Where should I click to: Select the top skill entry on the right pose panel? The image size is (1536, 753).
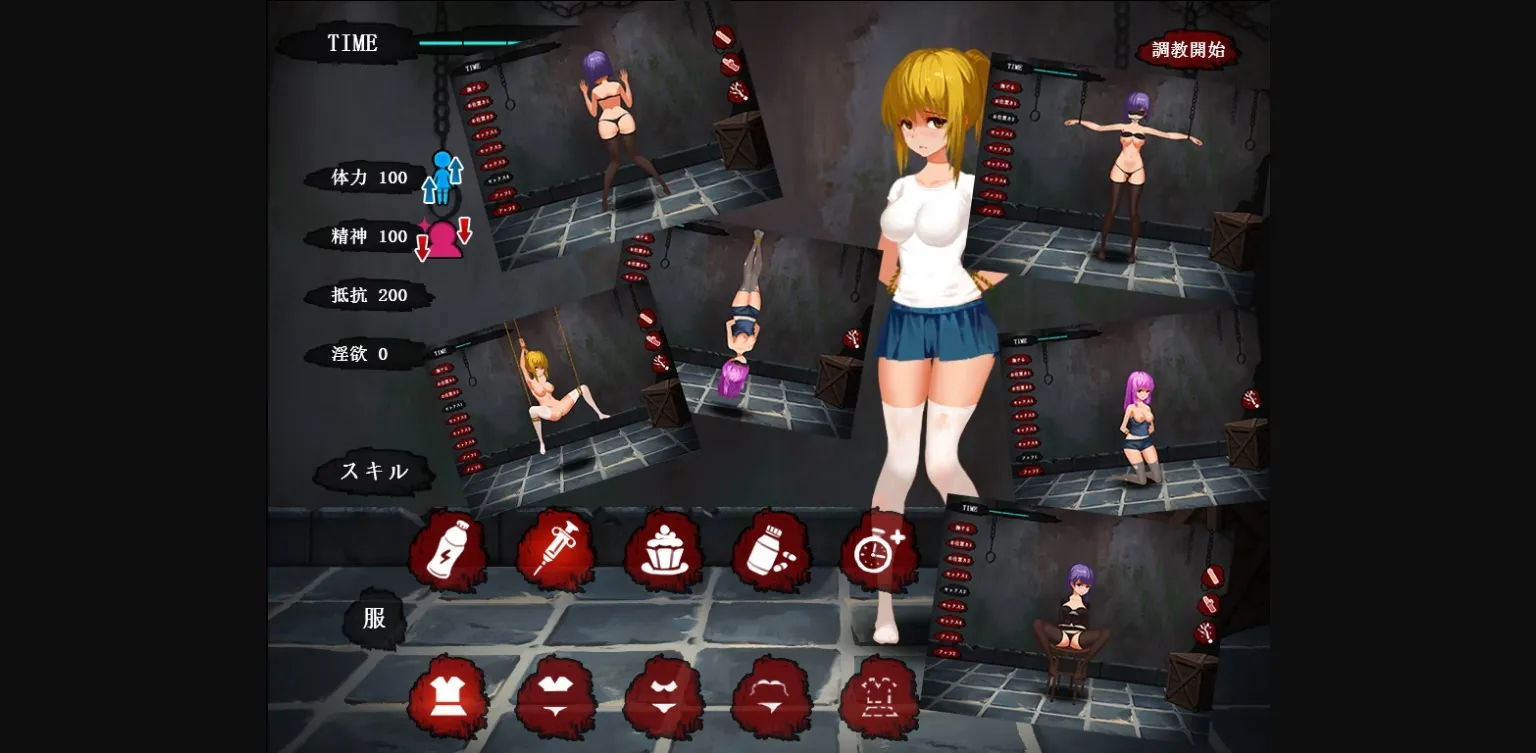pyautogui.click(x=1007, y=87)
